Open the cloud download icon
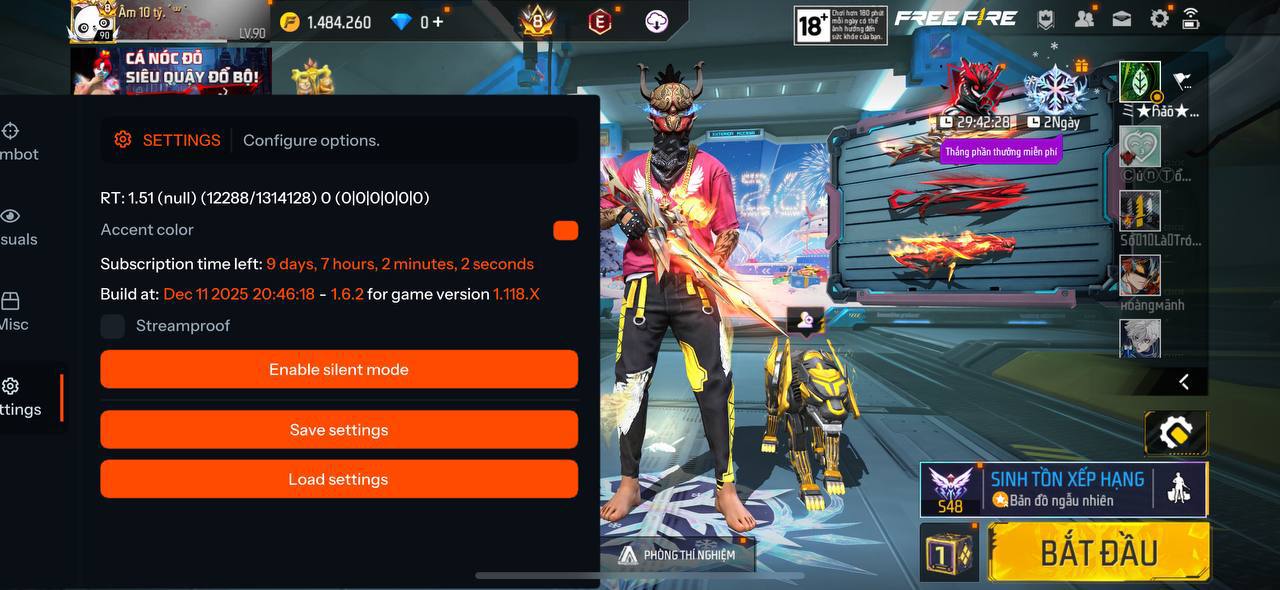The height and width of the screenshot is (590, 1280). [x=656, y=21]
